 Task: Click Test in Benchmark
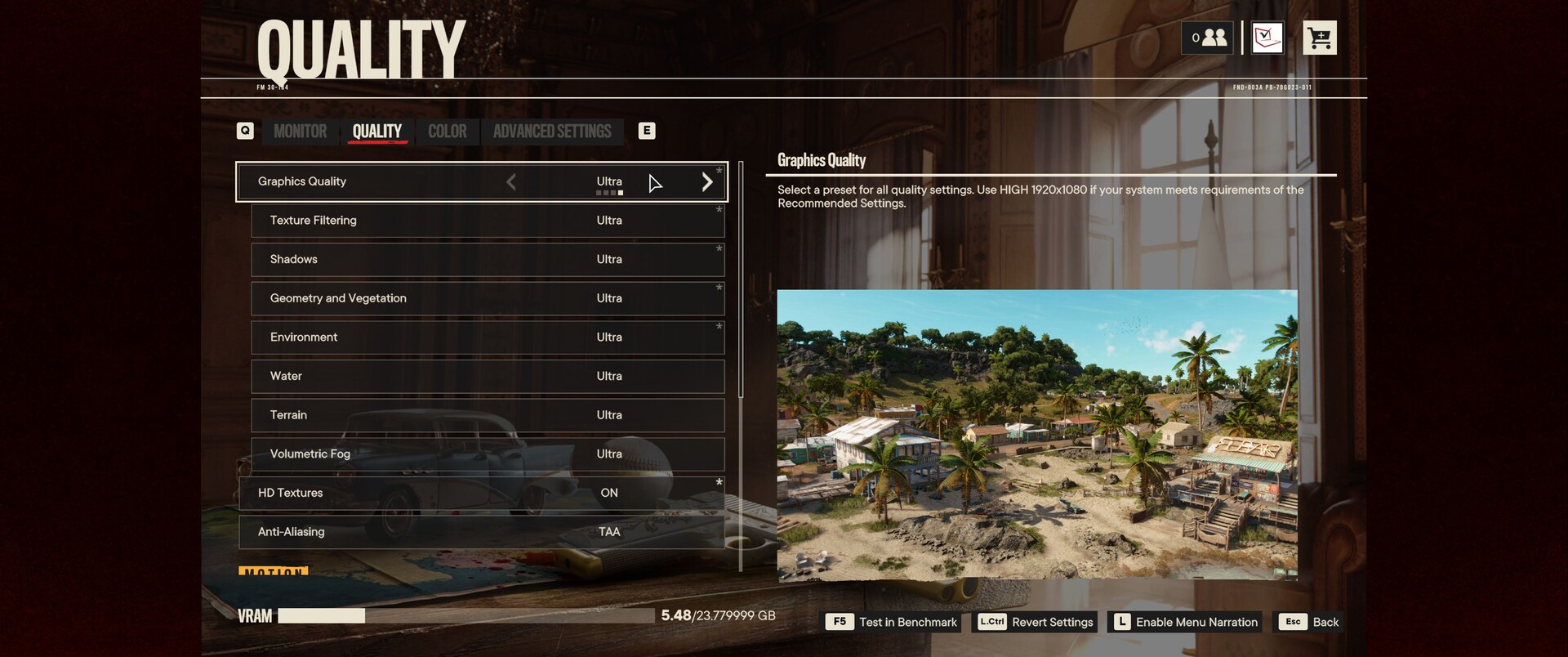point(893,623)
